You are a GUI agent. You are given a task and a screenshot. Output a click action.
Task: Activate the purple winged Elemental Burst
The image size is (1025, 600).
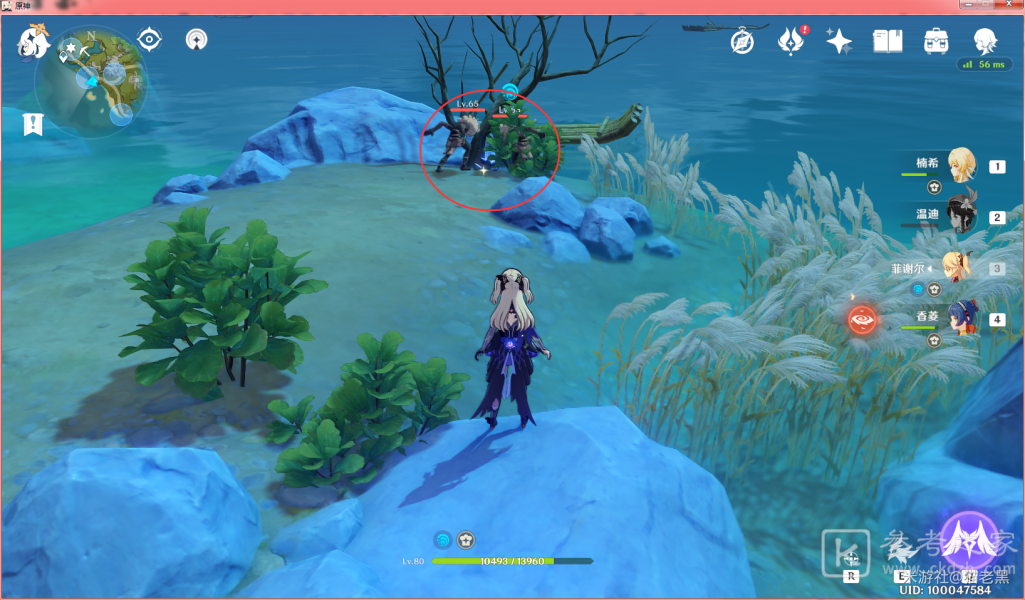pos(969,540)
